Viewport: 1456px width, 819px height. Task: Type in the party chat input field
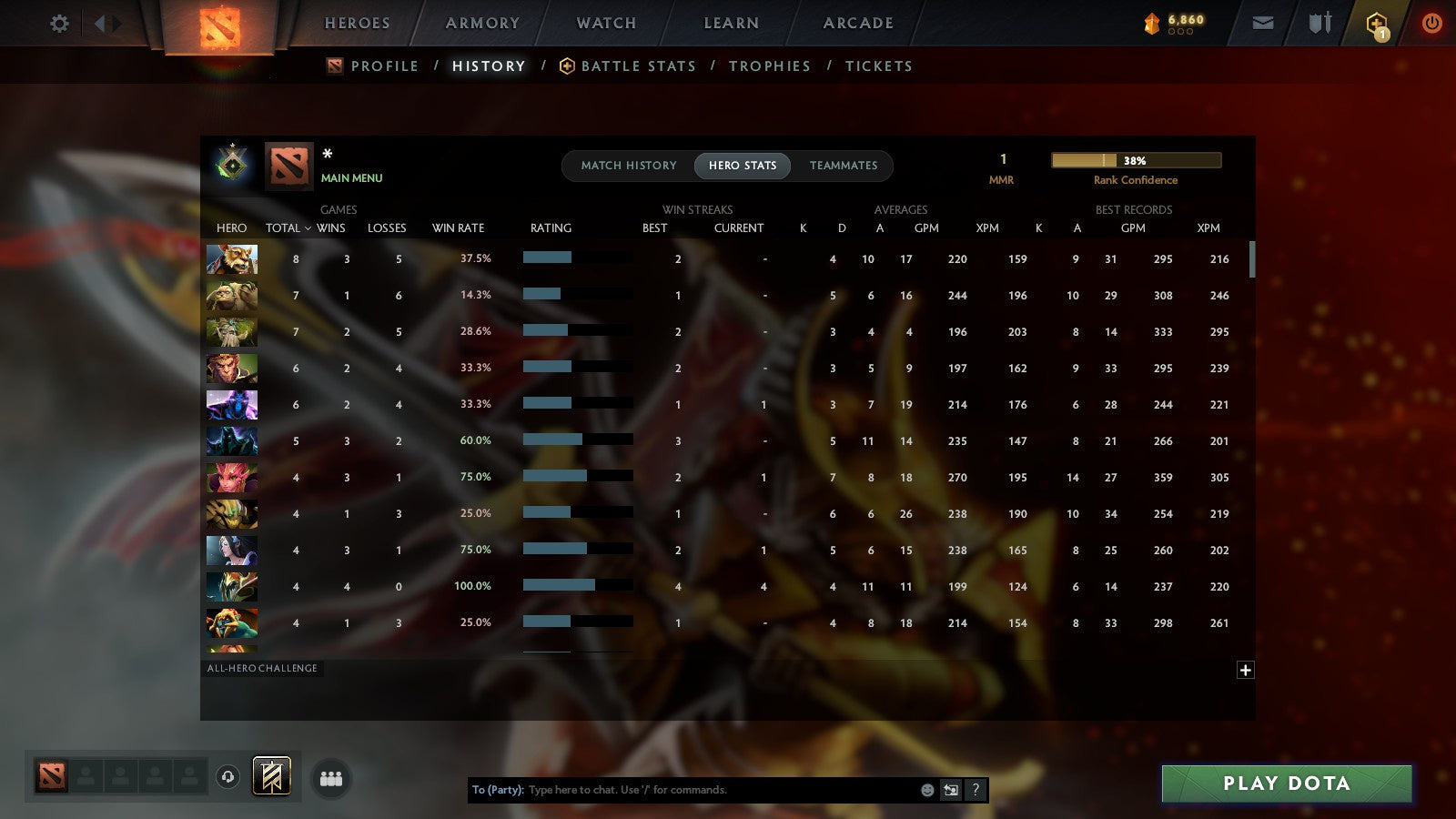[710, 790]
